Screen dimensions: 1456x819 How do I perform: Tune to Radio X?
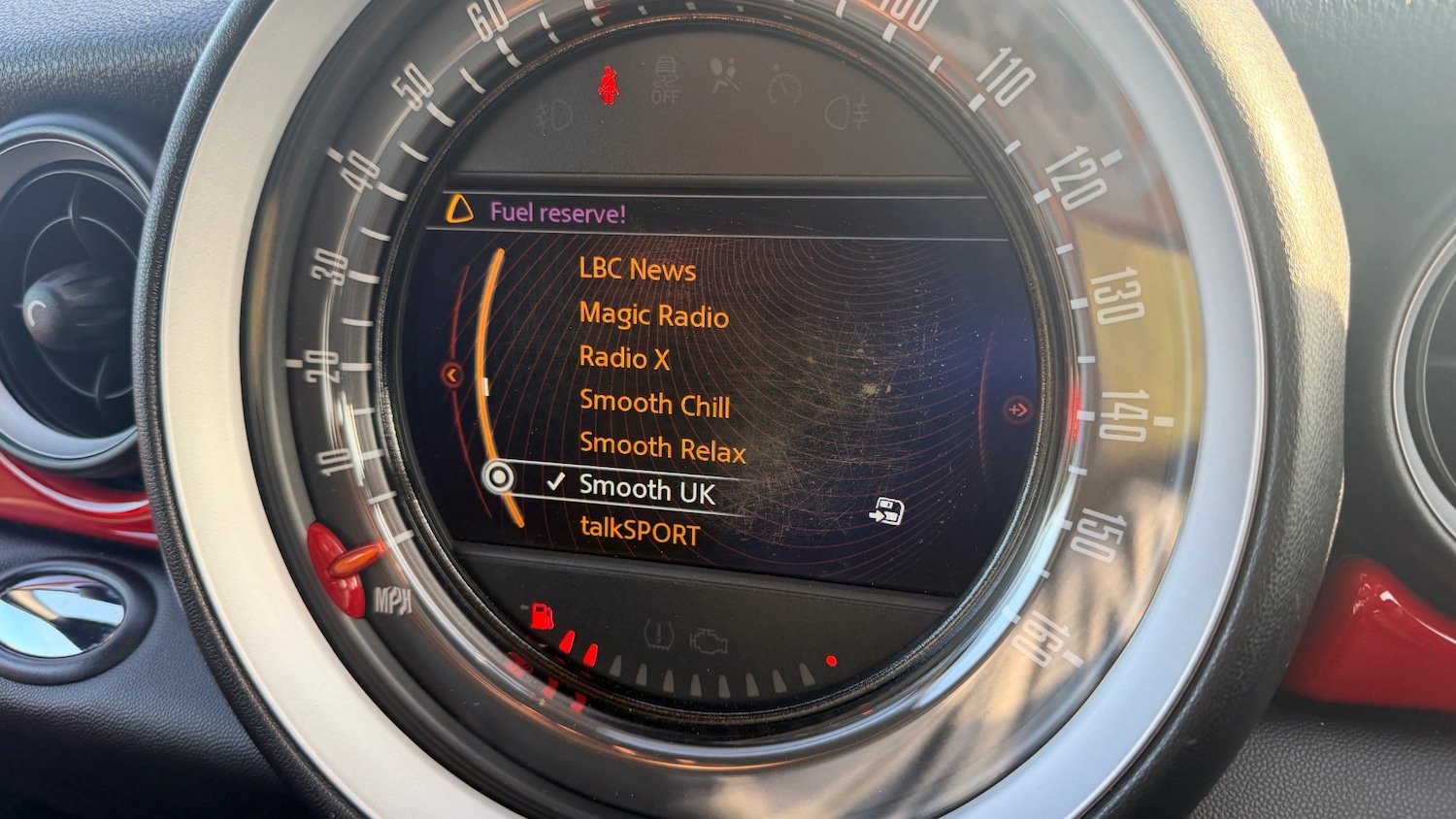click(624, 358)
